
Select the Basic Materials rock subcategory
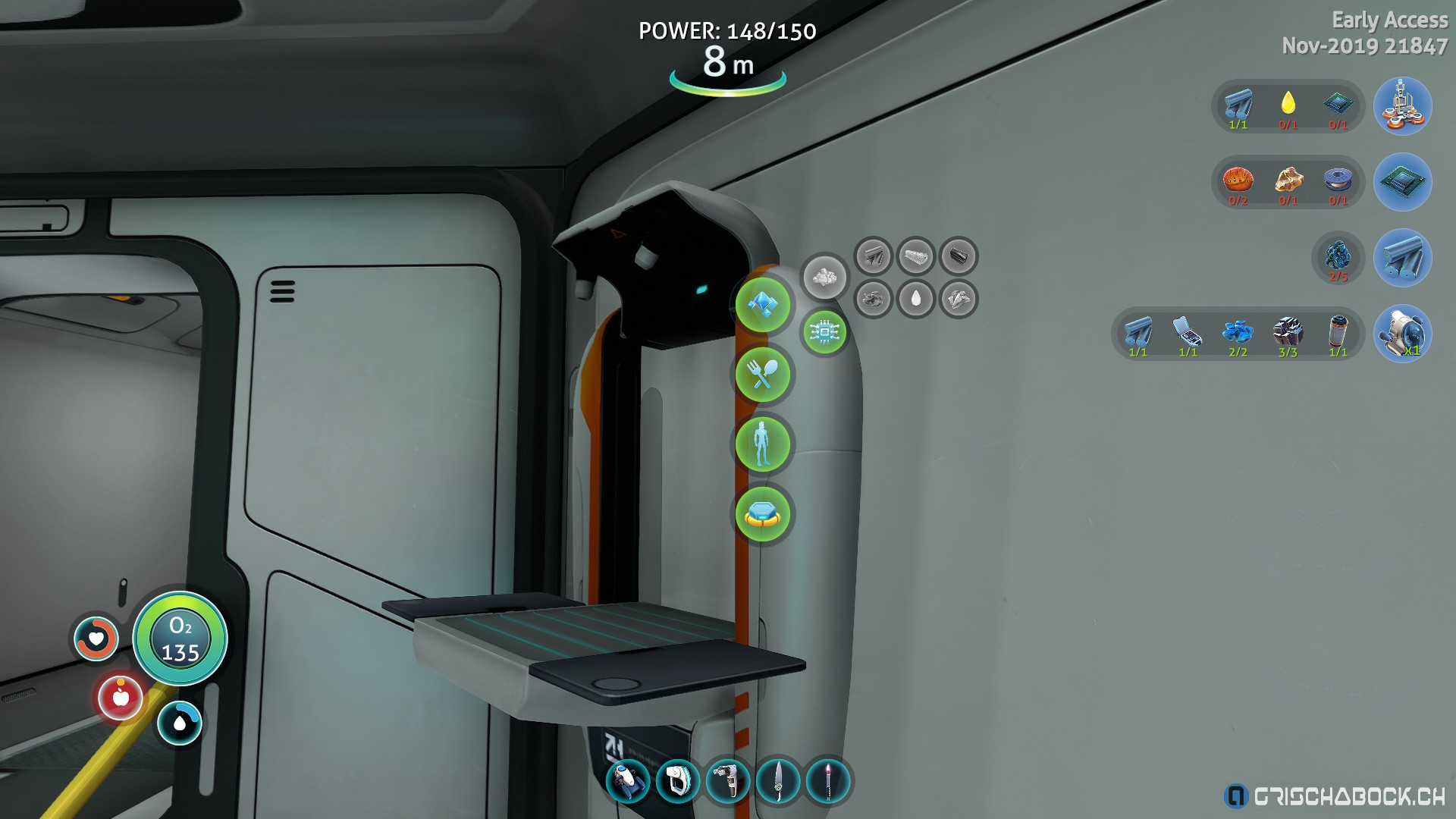point(824,277)
